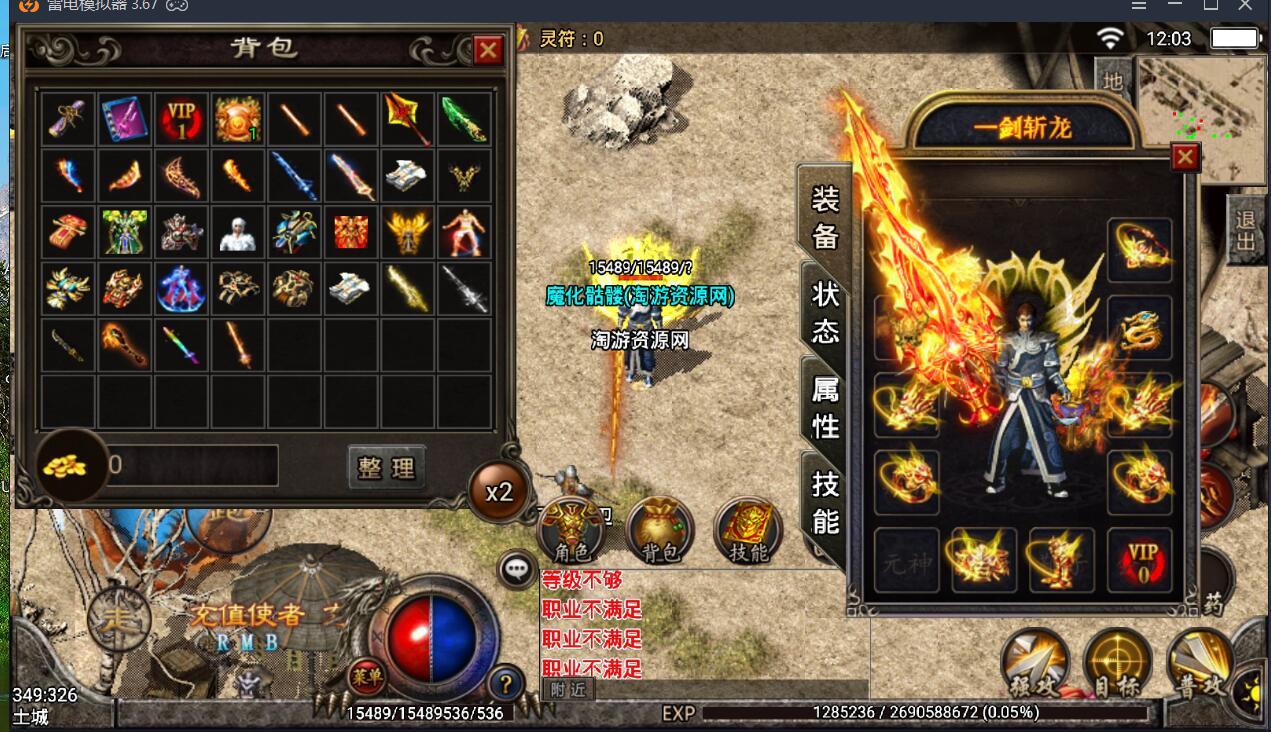1271x732 pixels.
Task: Open the 技能 skill book icon
Action: tap(748, 530)
